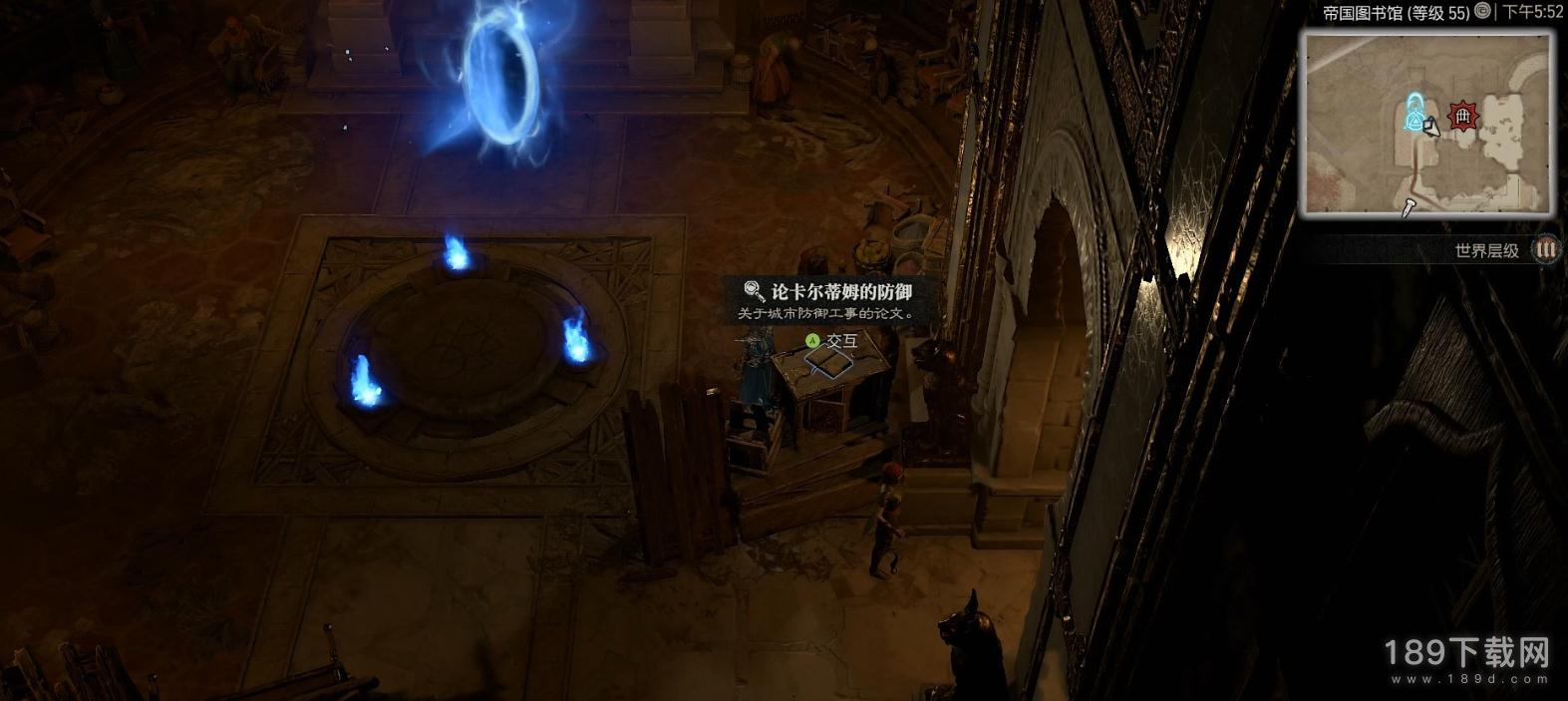Open the minimap of the Imperial Library
Image resolution: width=1568 pixels, height=701 pixels.
[1427, 124]
